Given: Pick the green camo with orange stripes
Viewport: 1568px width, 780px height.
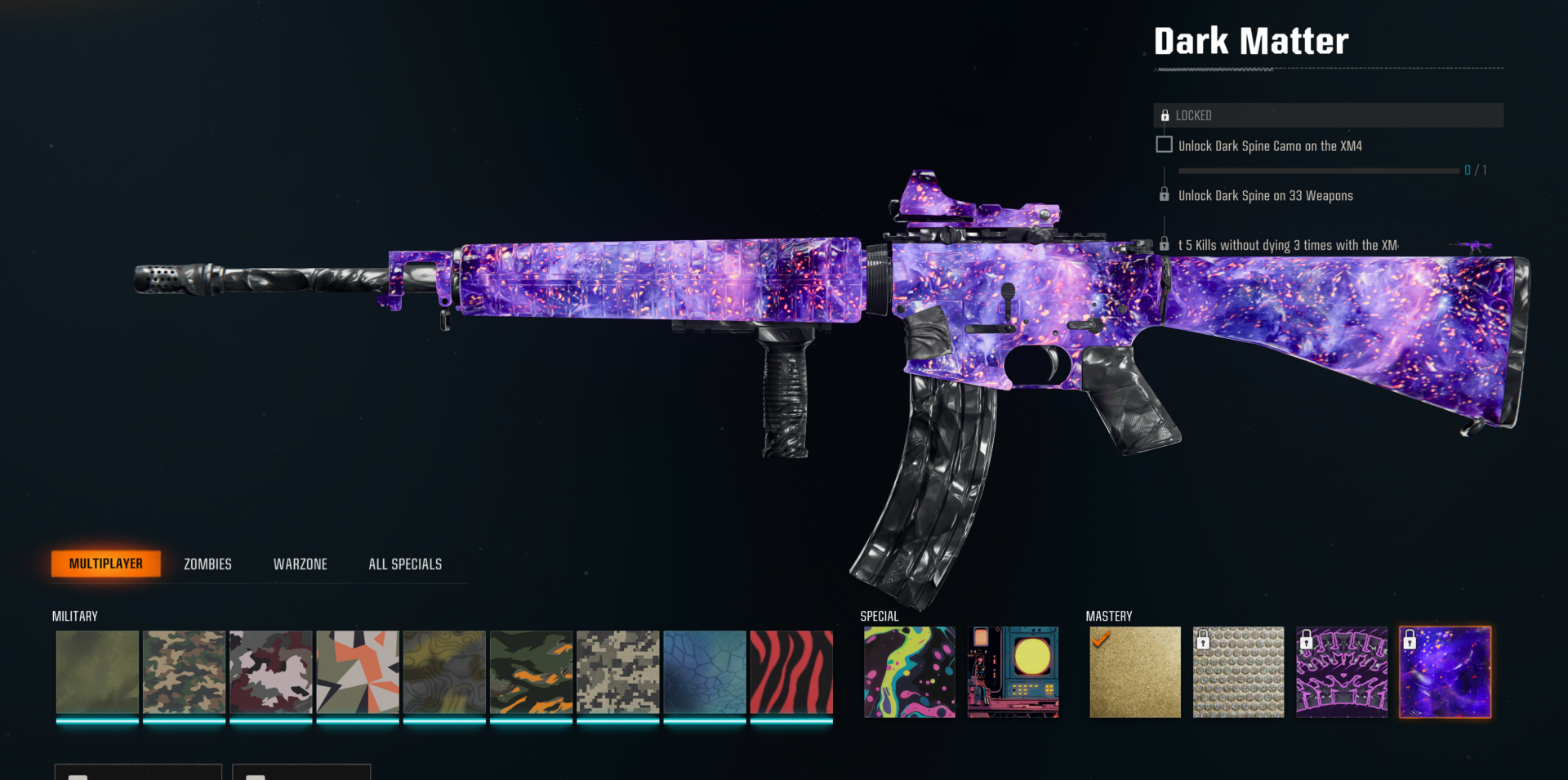Looking at the screenshot, I should pos(531,672).
